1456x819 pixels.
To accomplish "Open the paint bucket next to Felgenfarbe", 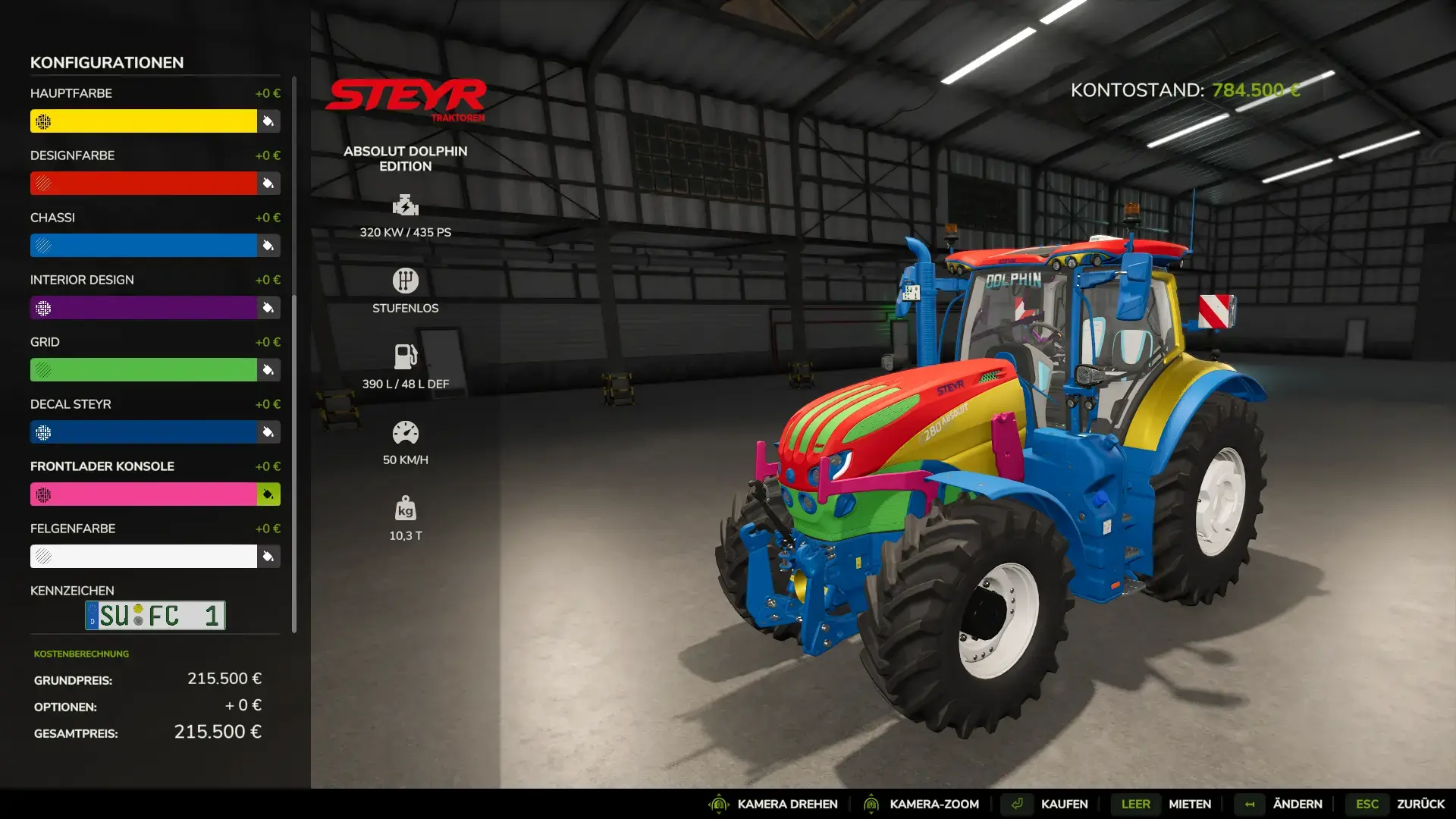I will 268,557.
